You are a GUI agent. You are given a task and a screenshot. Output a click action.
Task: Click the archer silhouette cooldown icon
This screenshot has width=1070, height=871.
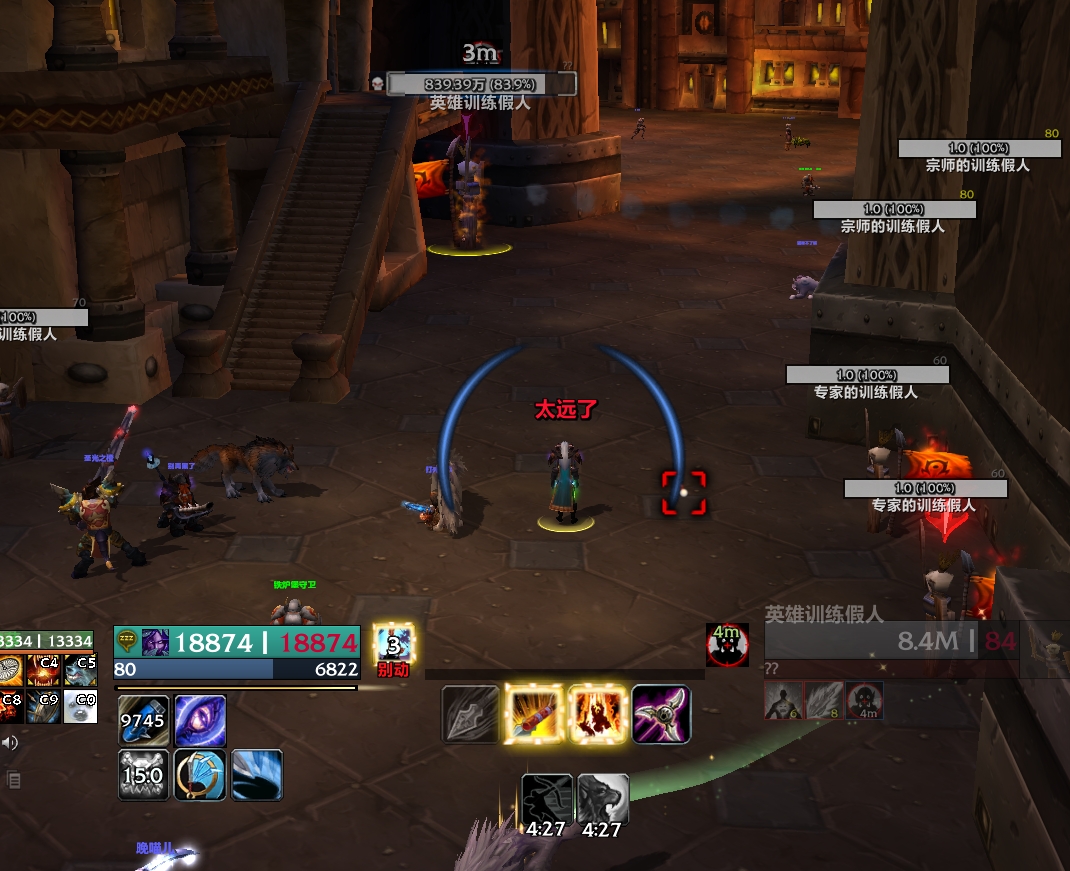[547, 799]
